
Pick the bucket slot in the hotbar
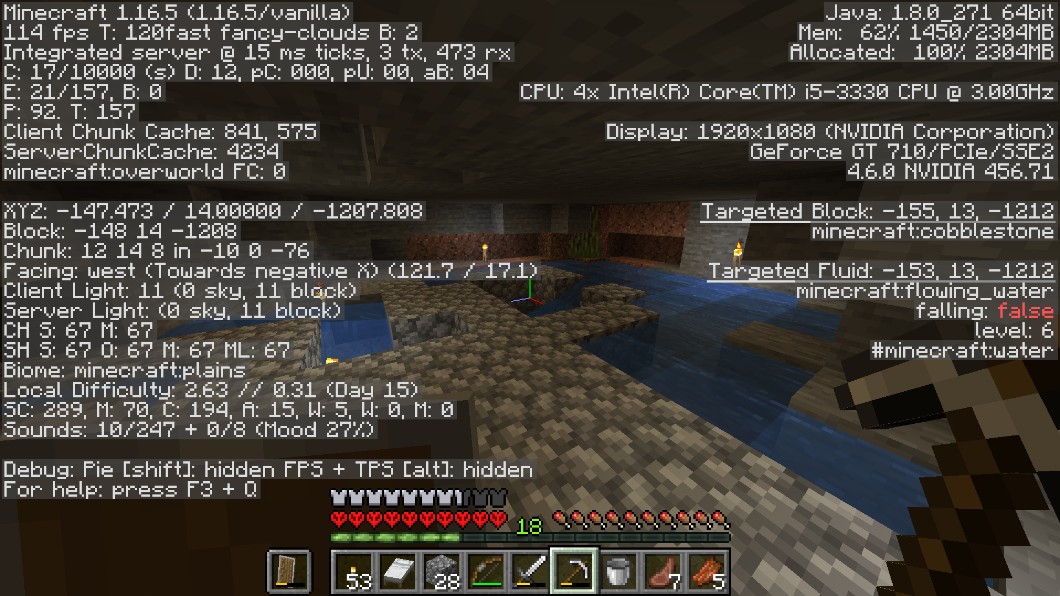618,571
